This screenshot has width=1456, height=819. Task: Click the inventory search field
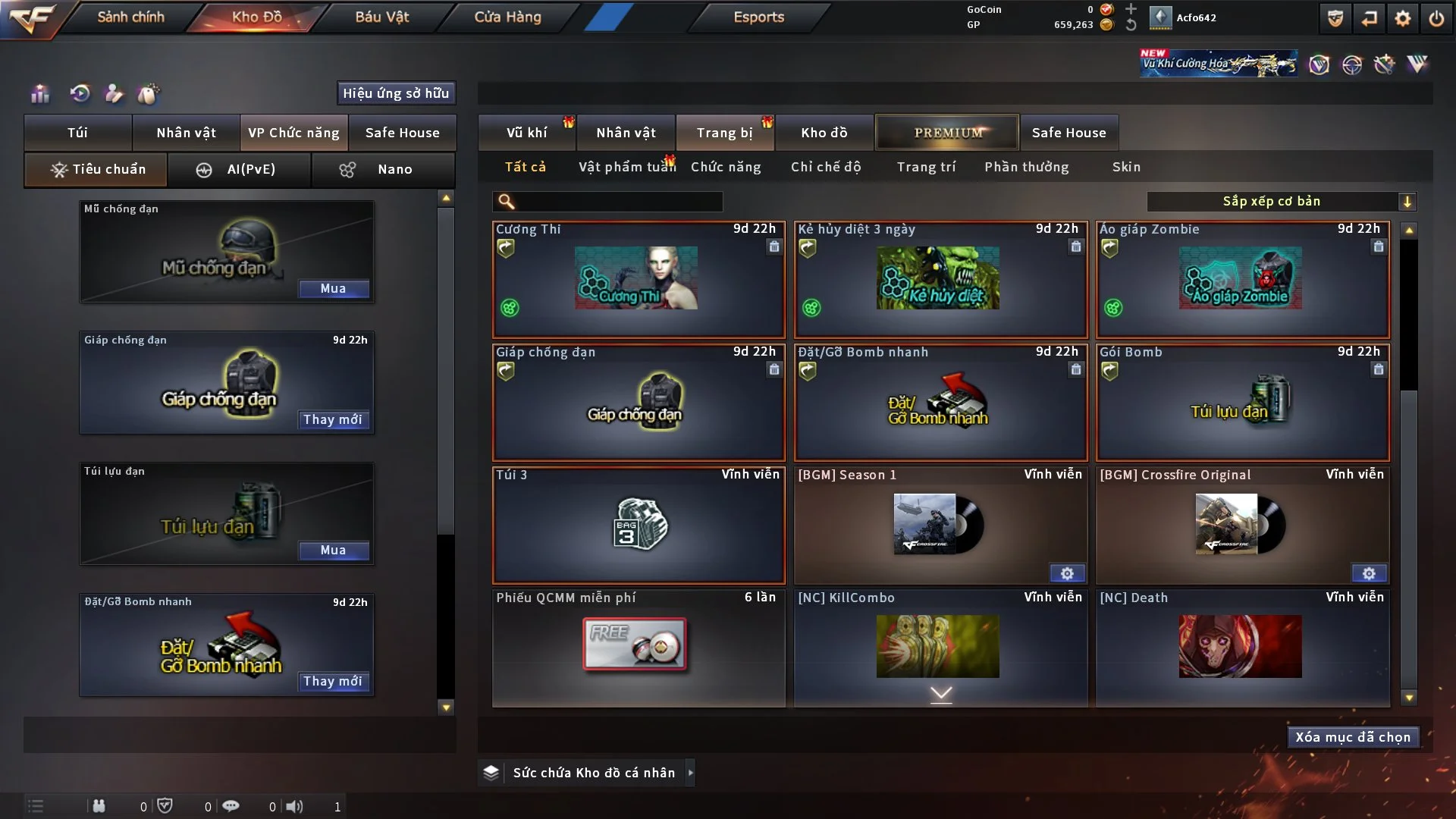pos(618,201)
